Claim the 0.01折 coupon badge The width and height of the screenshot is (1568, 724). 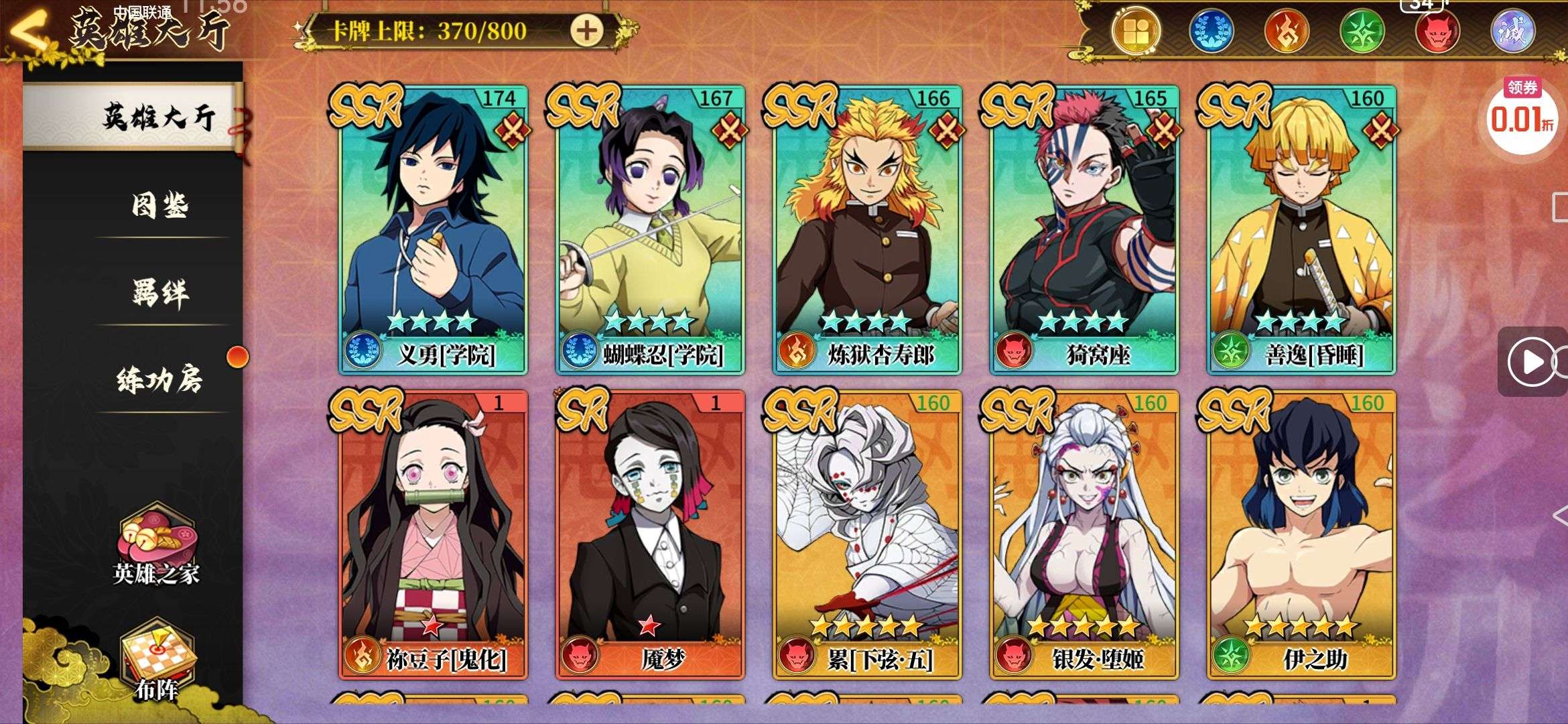1522,115
